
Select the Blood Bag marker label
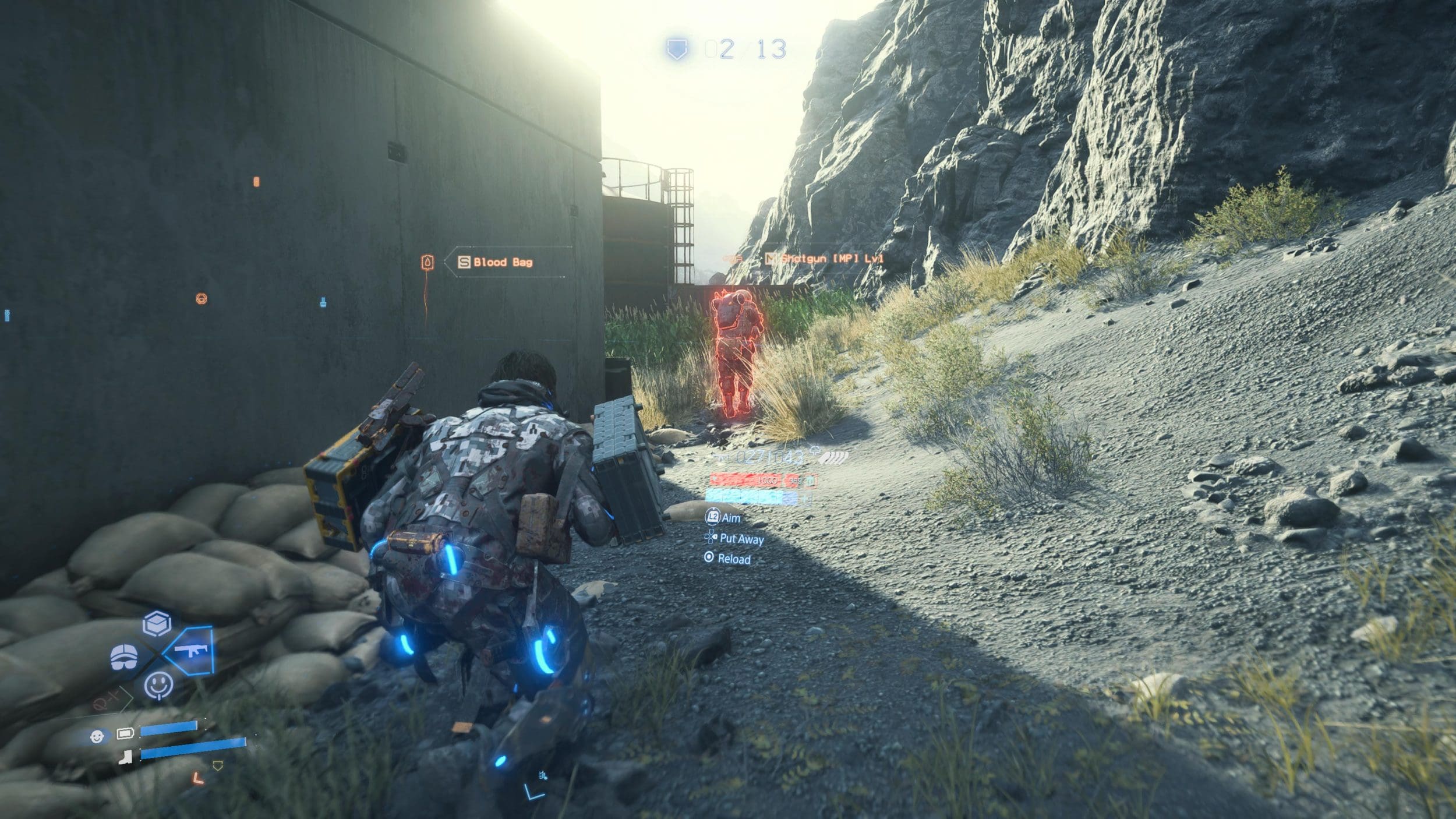tap(502, 262)
